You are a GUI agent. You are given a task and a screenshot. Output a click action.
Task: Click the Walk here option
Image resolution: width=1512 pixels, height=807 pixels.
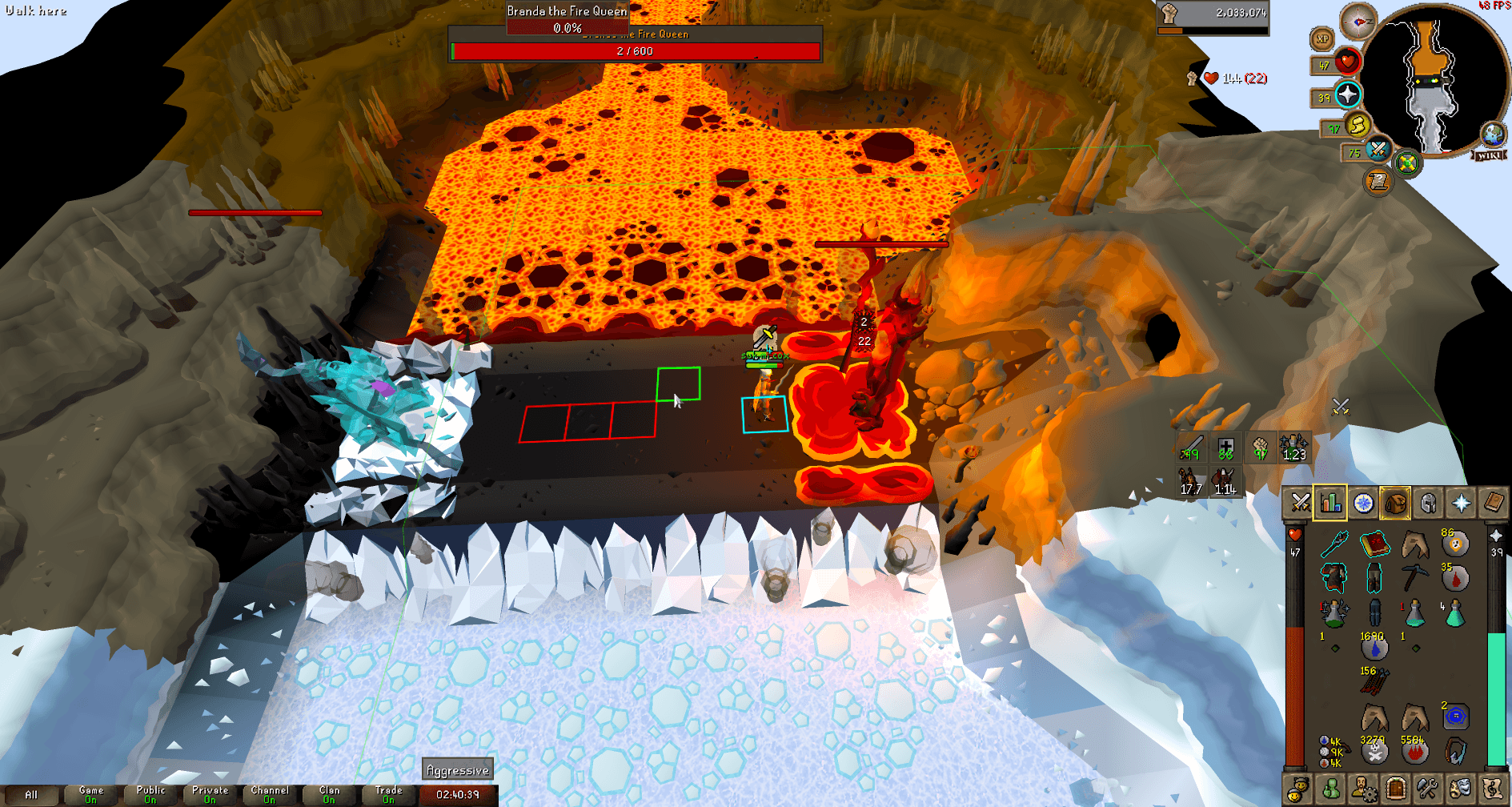click(34, 11)
